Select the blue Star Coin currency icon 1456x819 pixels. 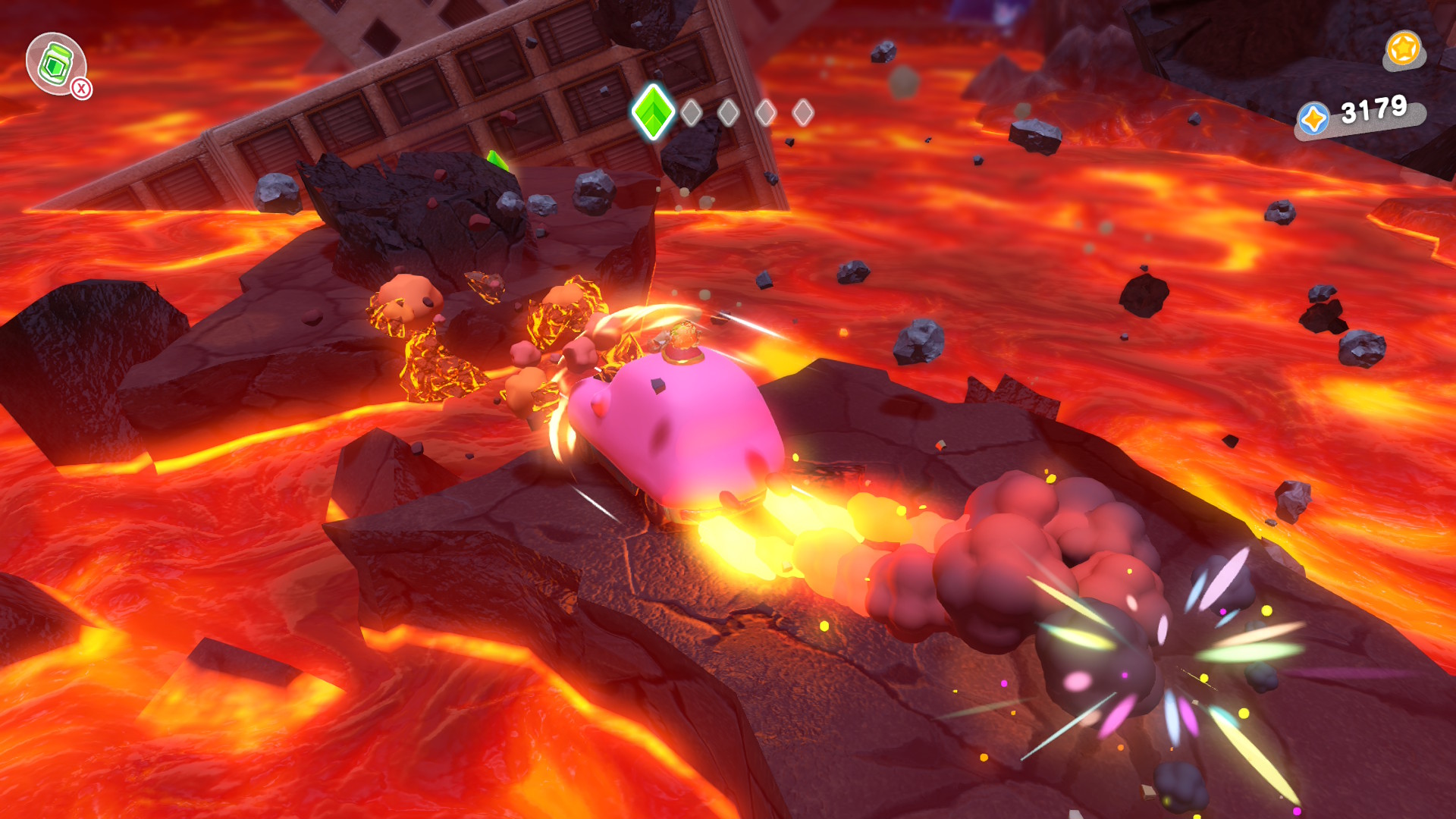click(1313, 119)
